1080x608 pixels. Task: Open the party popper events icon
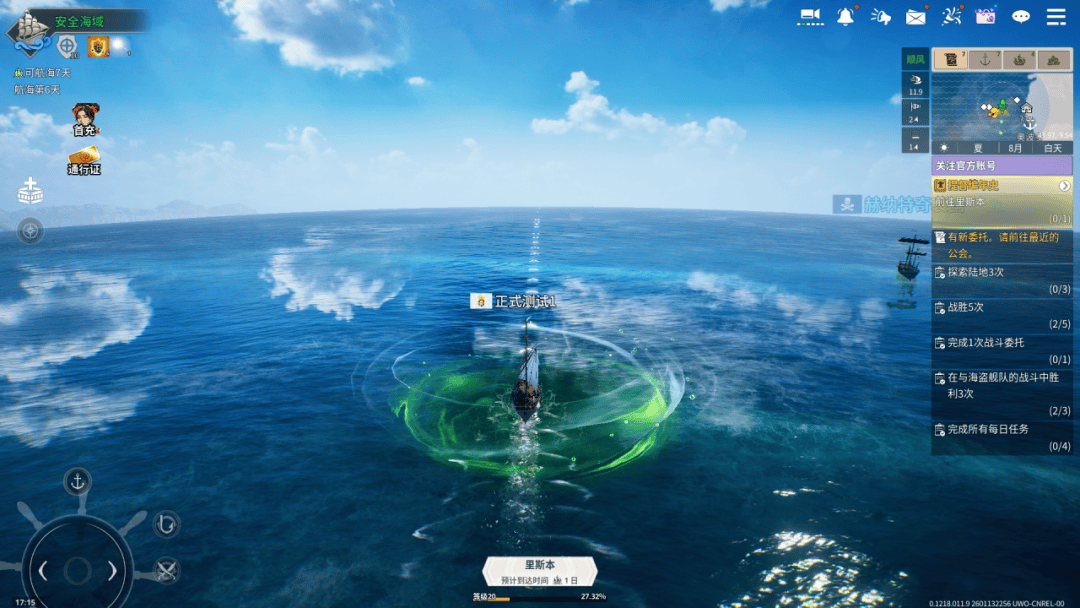click(952, 16)
